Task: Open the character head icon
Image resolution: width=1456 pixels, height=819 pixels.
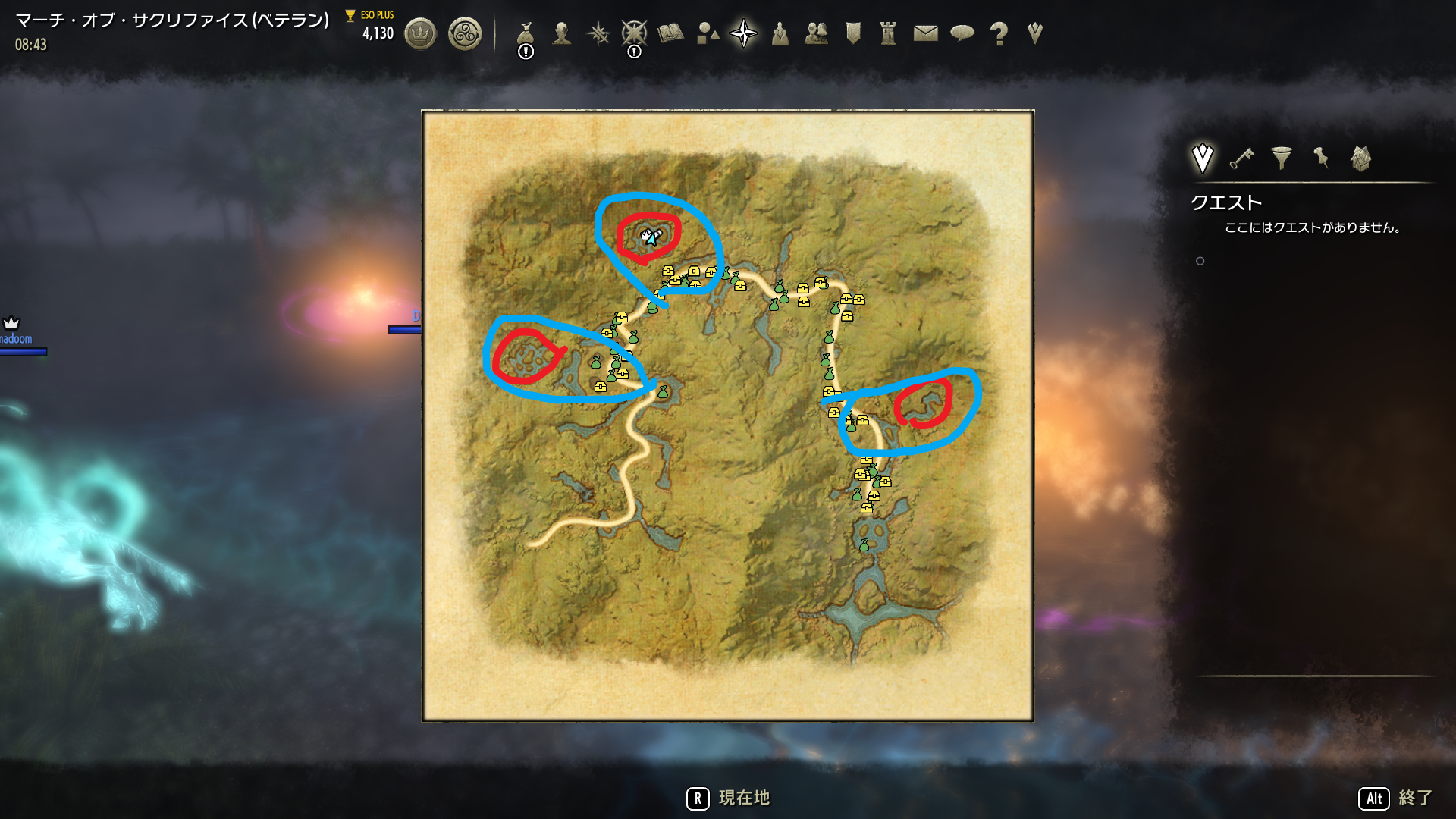Action: click(x=561, y=33)
